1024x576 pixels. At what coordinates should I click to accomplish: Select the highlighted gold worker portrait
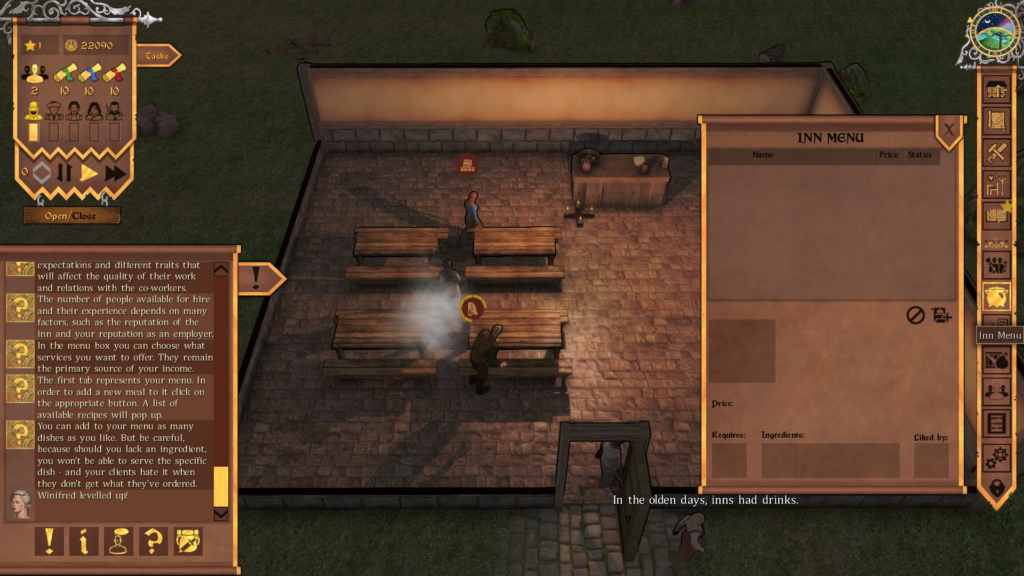[x=34, y=110]
